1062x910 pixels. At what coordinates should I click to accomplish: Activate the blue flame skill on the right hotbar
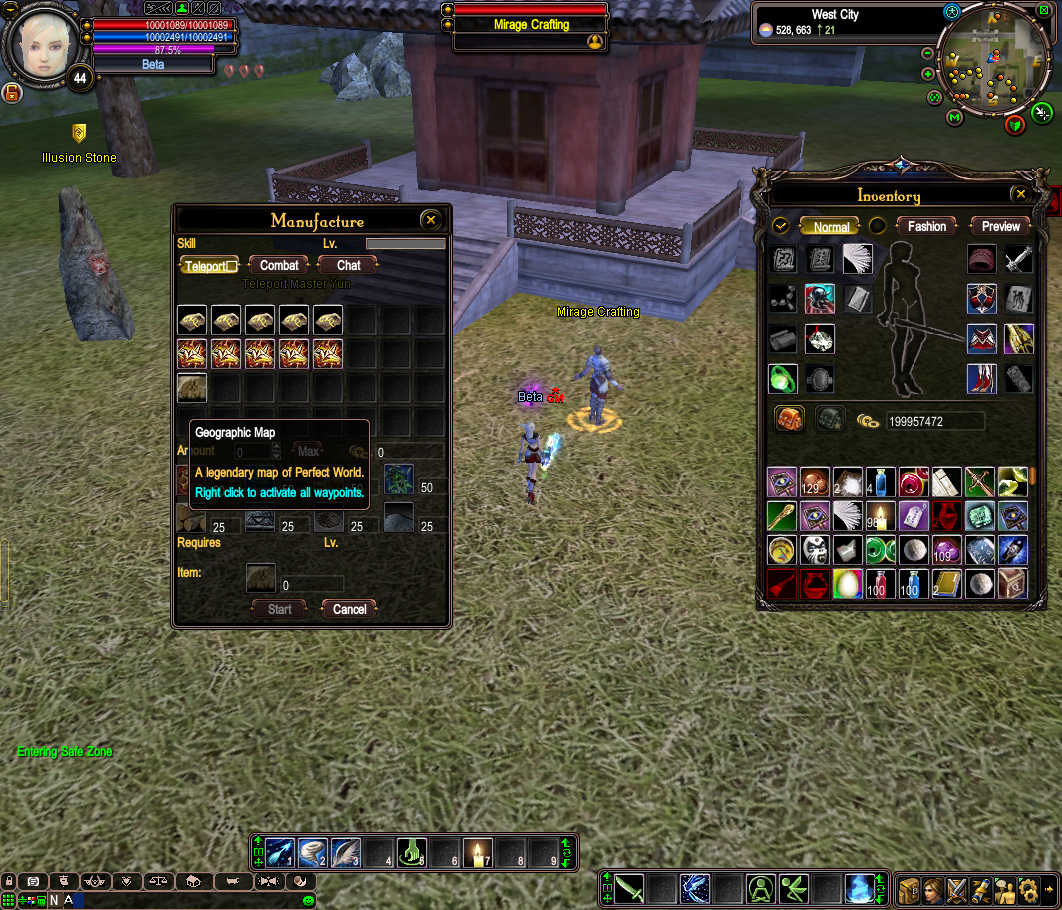pyautogui.click(x=859, y=887)
